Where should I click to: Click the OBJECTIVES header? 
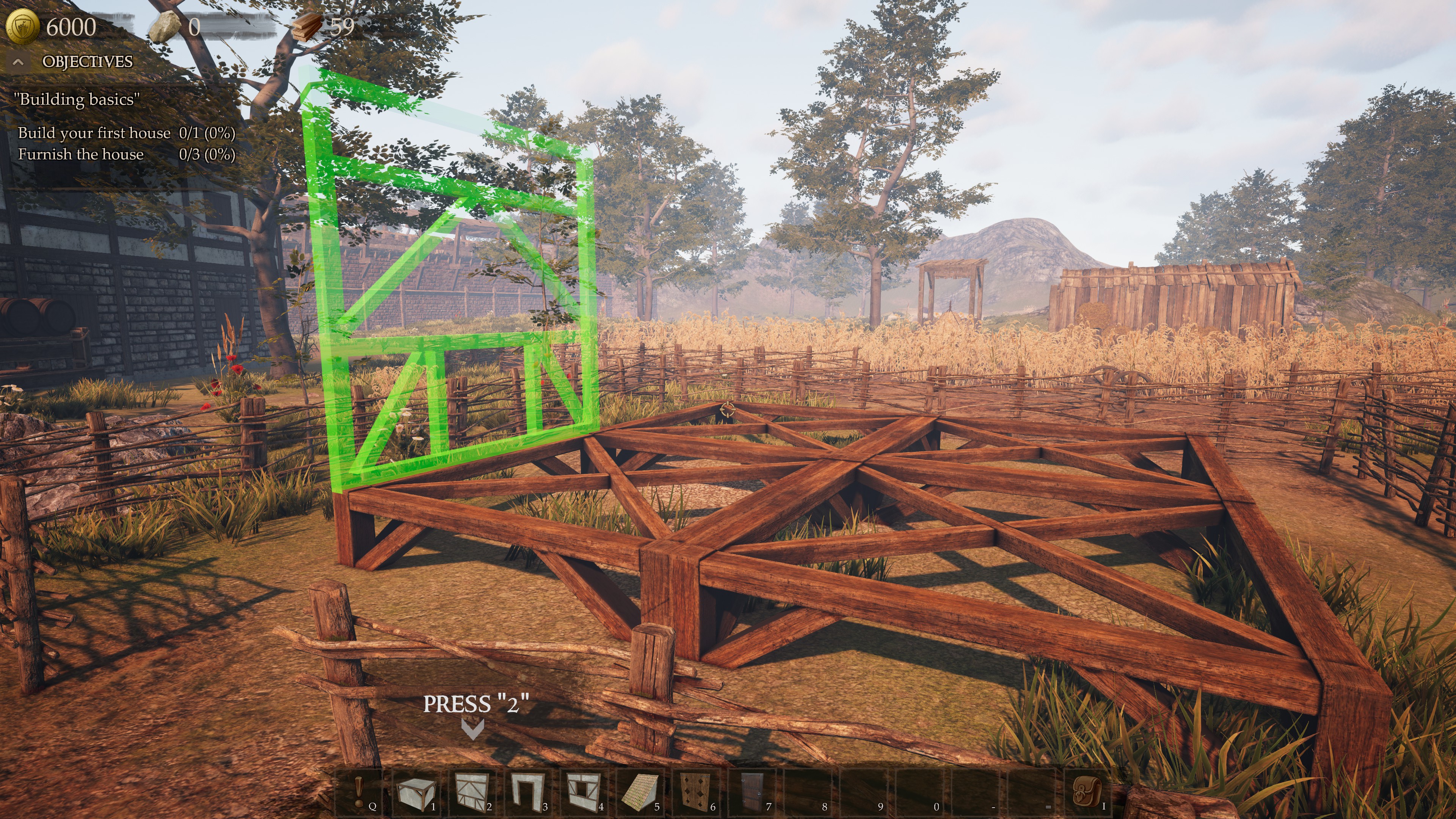click(x=88, y=62)
